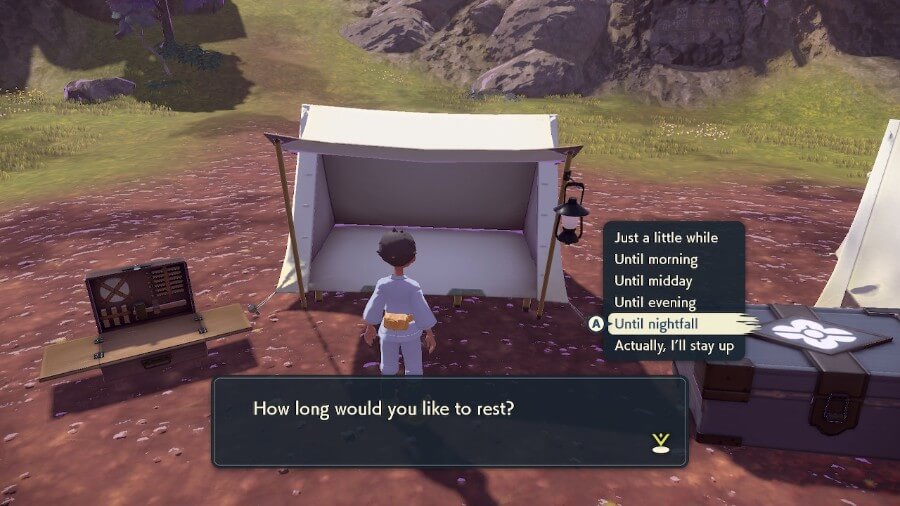Pick the "Until midday" option
900x506 pixels.
[654, 281]
